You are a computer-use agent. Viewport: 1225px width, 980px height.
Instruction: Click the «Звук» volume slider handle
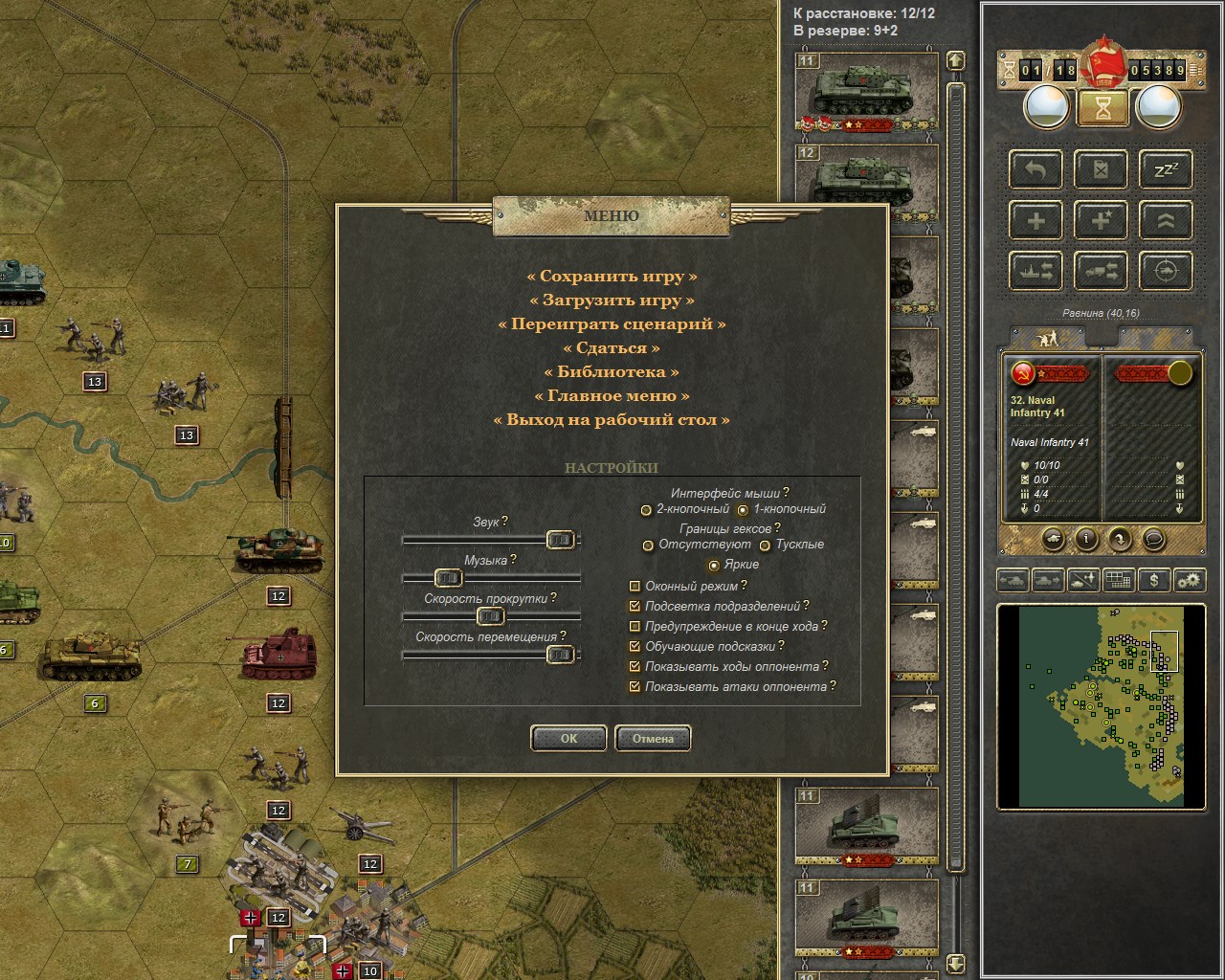[x=560, y=541]
